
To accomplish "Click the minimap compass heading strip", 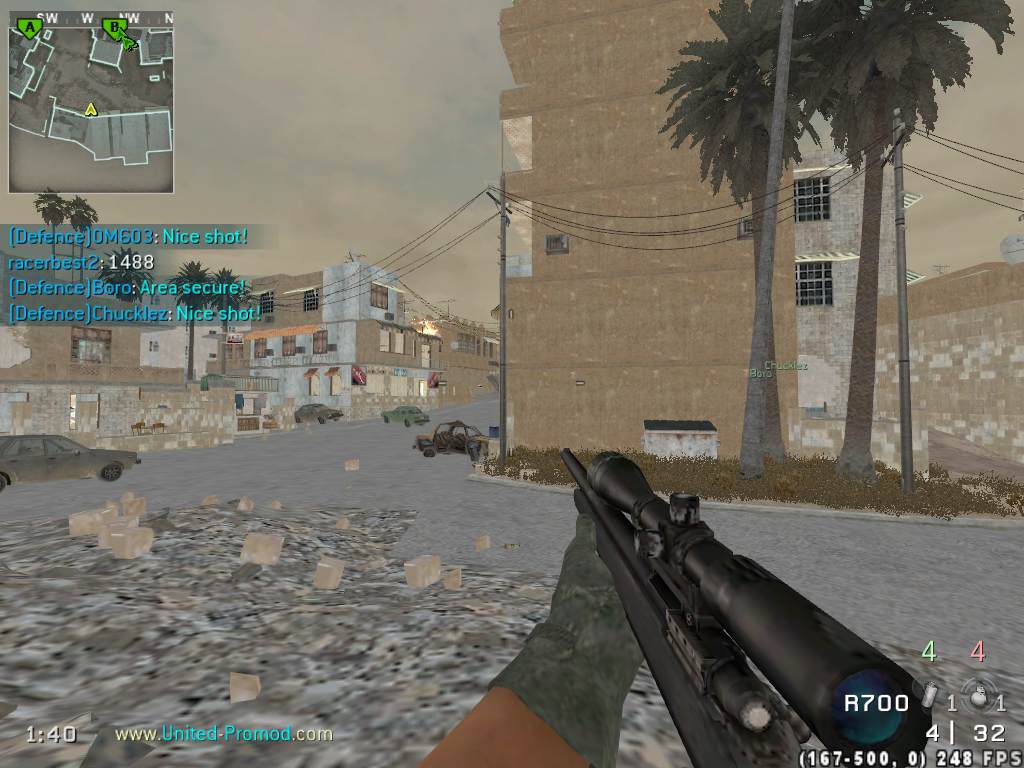I will (91, 17).
